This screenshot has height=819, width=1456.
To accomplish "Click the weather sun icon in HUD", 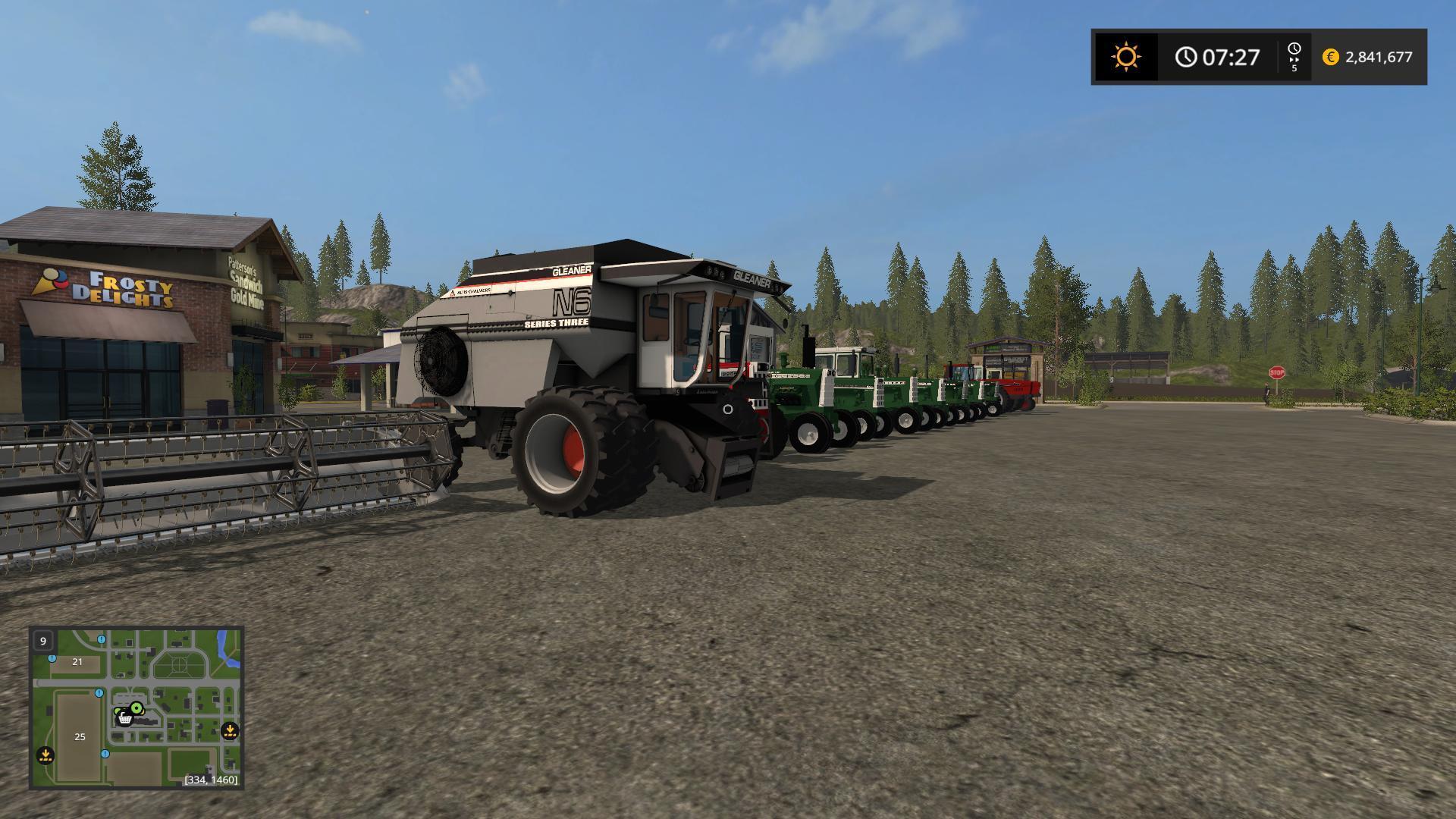I will [x=1125, y=56].
